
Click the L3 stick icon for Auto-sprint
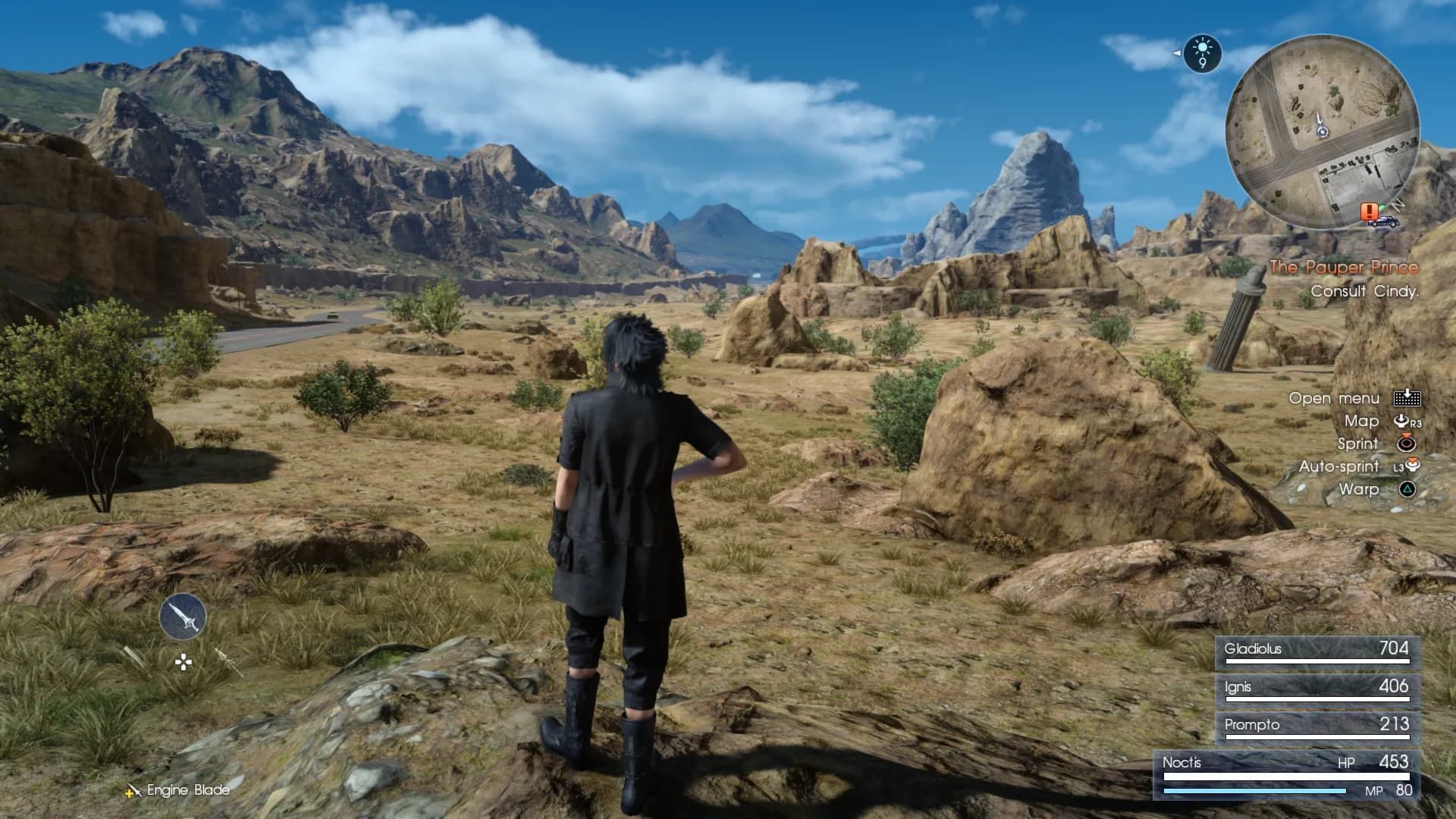[x=1410, y=466]
